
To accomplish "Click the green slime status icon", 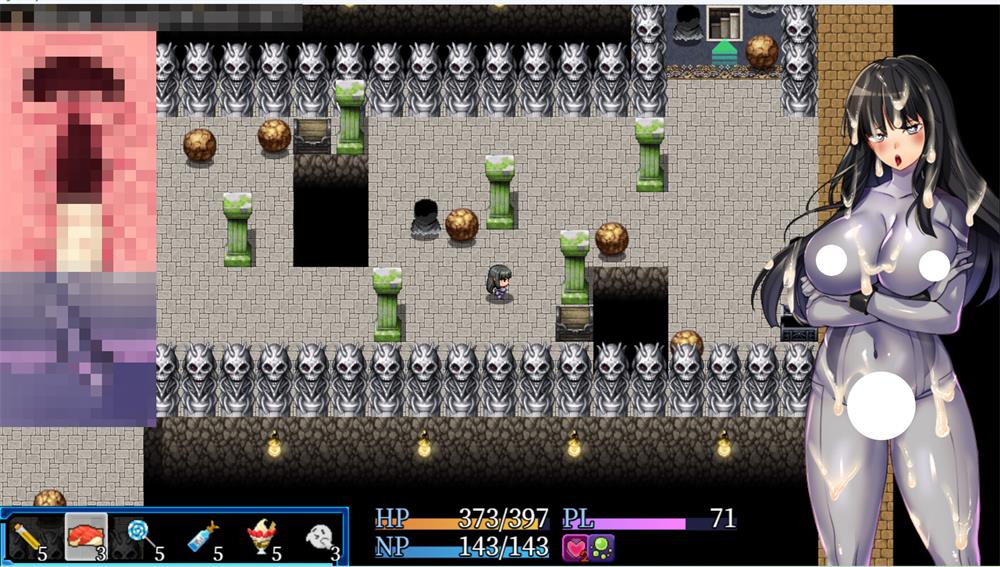I will 602,547.
